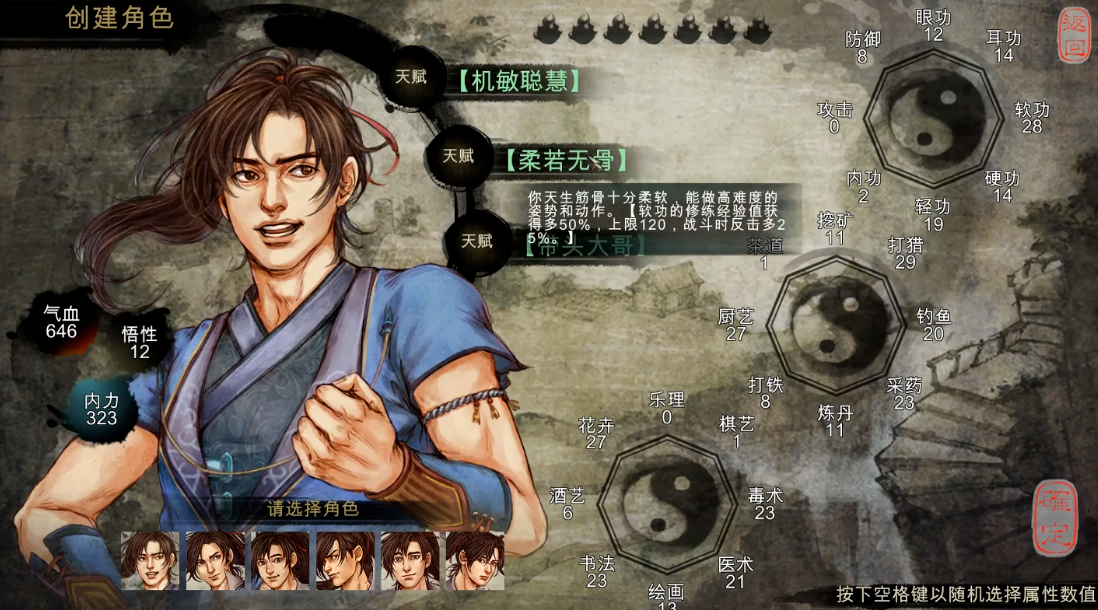Select the 机敏聪慧 talent
This screenshot has width=1098, height=610.
point(519,81)
